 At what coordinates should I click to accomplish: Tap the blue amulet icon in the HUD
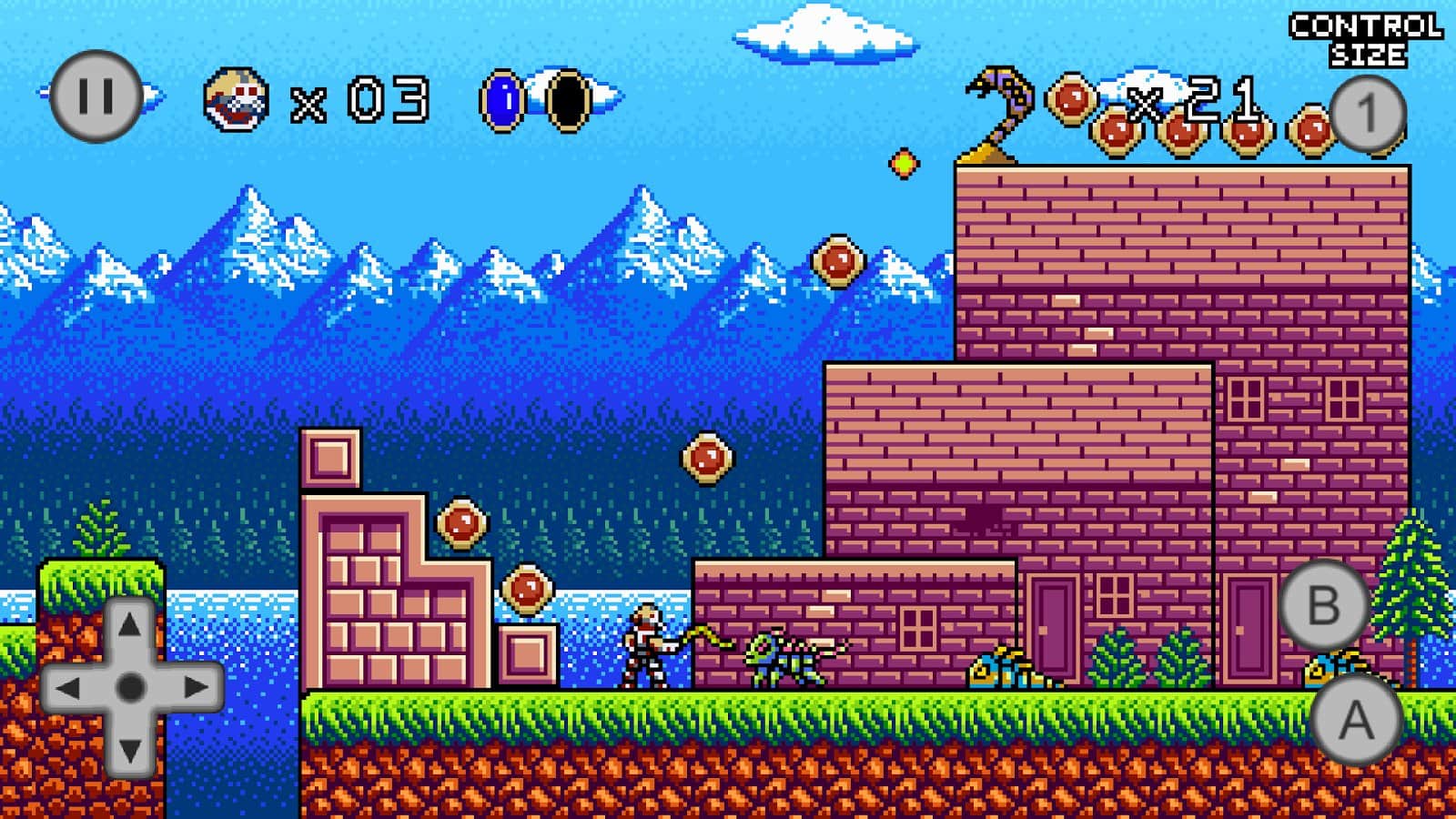coord(501,100)
